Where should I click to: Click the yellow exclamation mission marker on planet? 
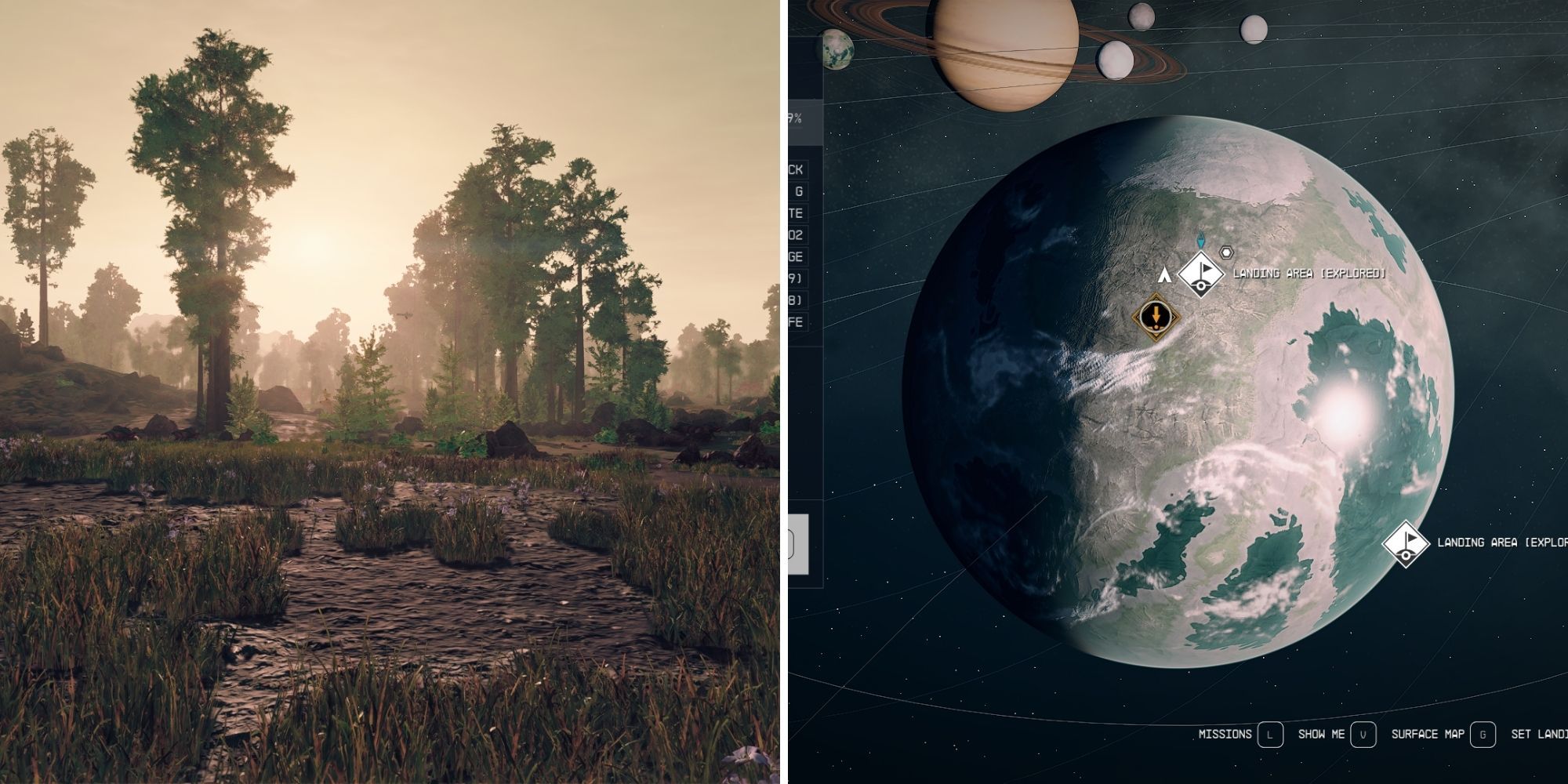1156,315
